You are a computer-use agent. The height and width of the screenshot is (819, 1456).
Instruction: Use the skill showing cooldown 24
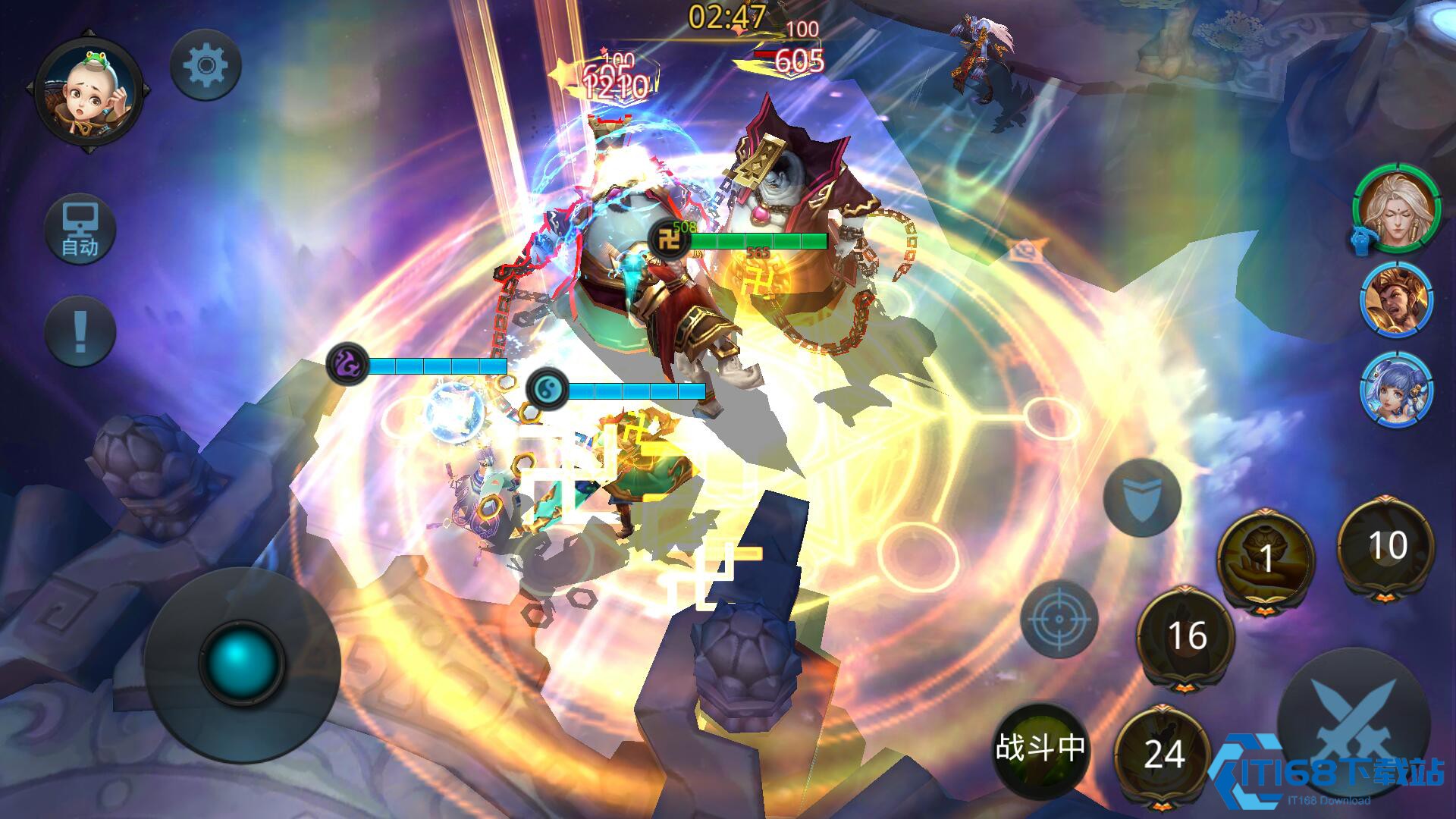[x=1164, y=754]
